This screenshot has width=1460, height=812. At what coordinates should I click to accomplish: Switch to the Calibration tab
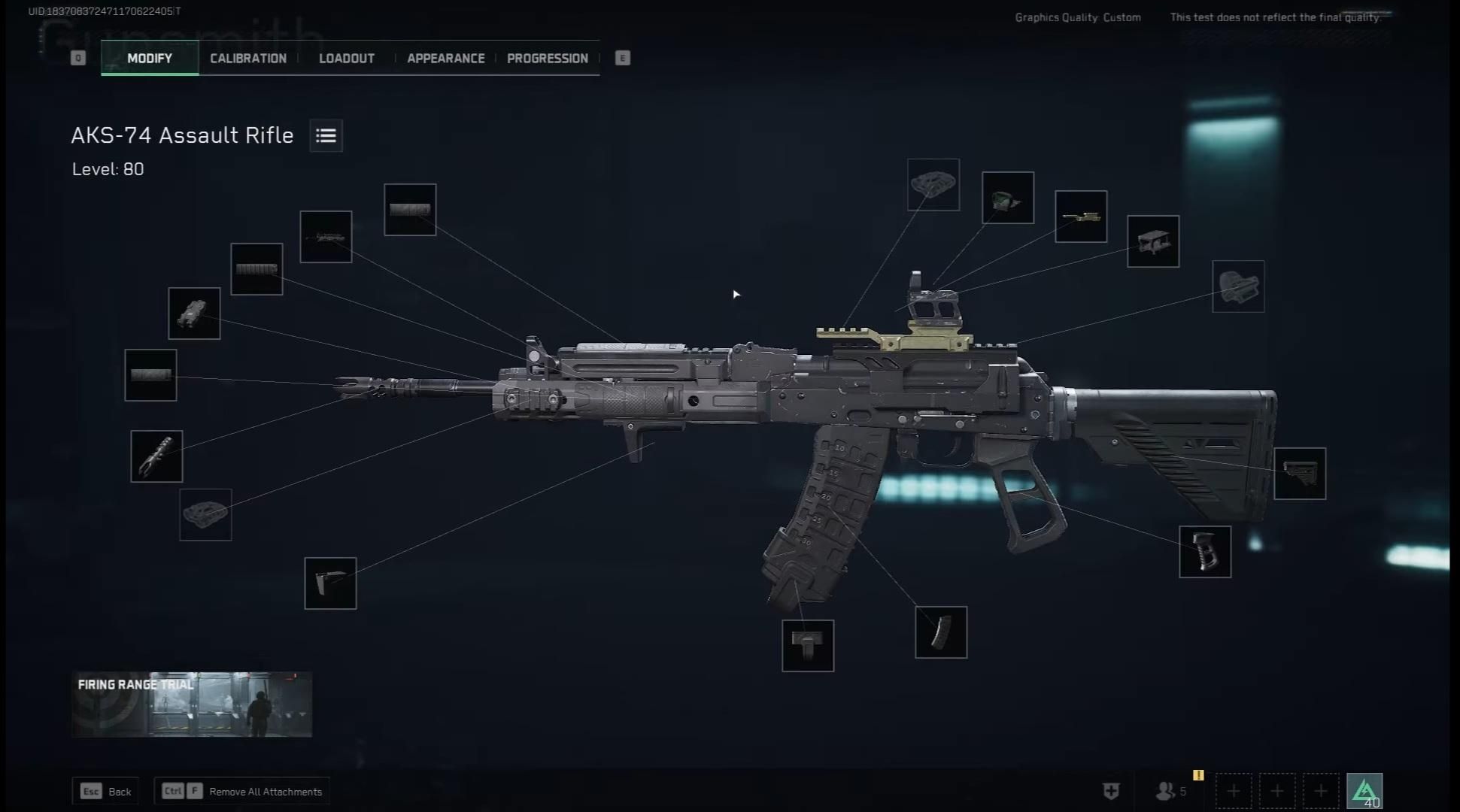click(x=247, y=58)
